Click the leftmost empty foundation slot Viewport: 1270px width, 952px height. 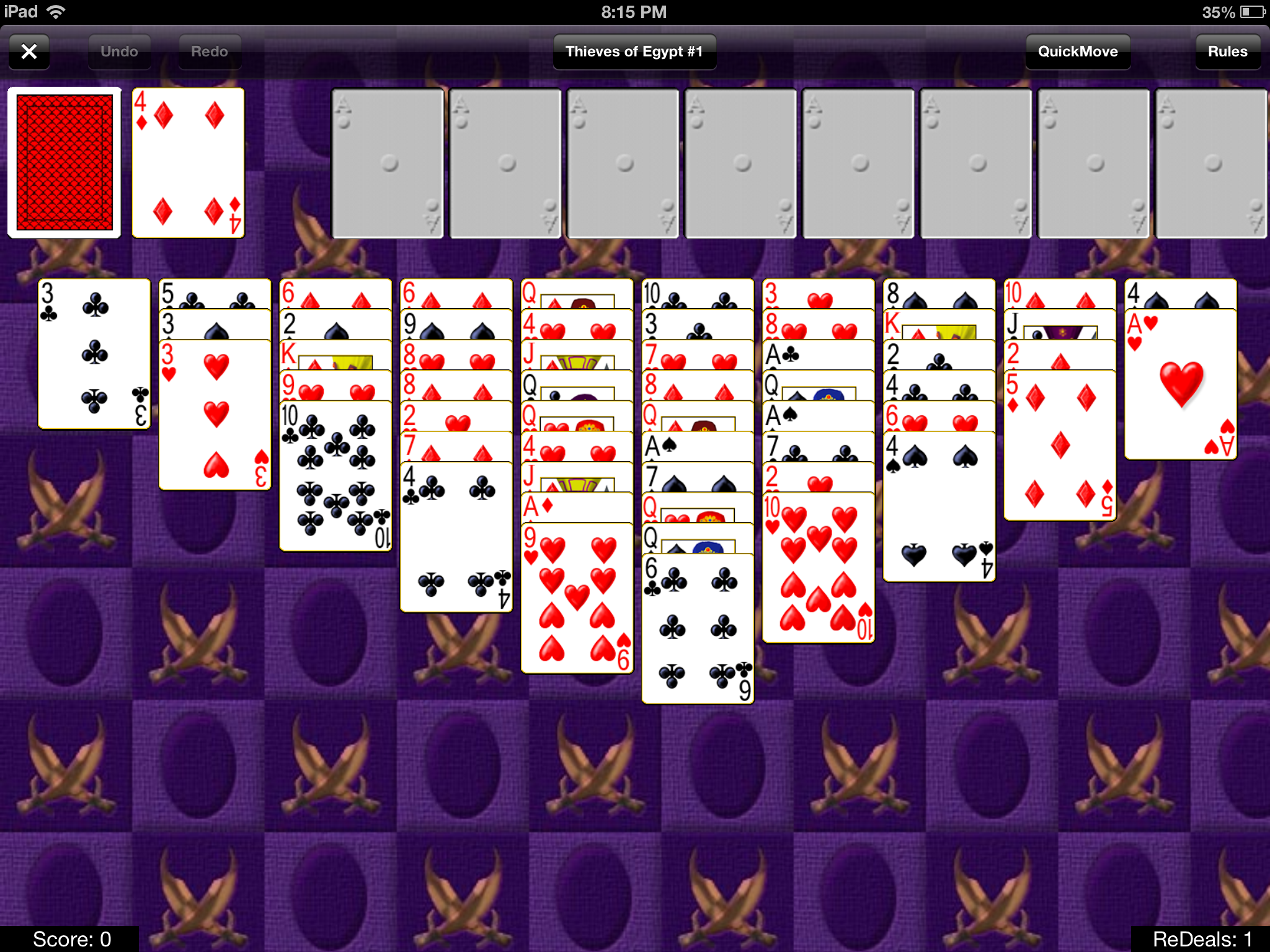pyautogui.click(x=388, y=164)
